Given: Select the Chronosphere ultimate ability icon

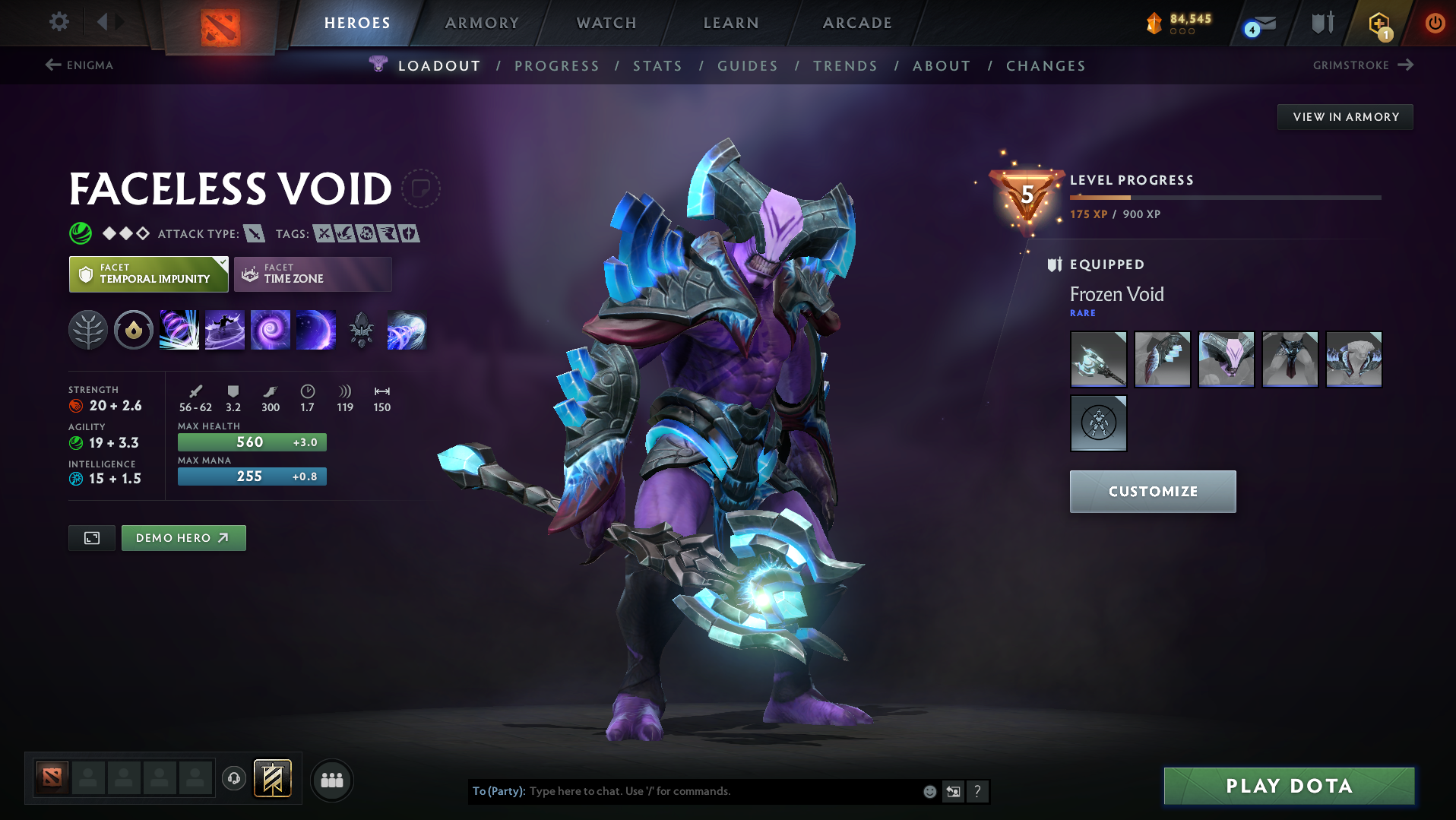Looking at the screenshot, I should click(x=316, y=330).
